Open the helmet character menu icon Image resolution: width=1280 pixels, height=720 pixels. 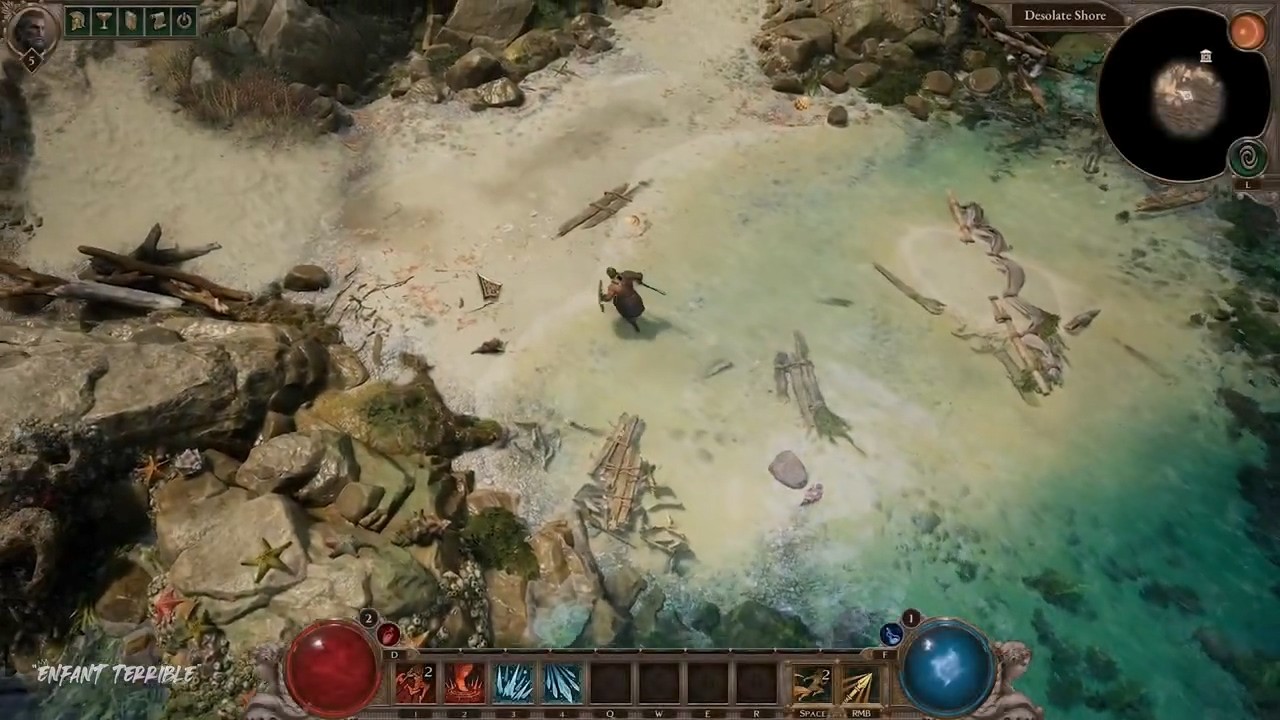78,20
